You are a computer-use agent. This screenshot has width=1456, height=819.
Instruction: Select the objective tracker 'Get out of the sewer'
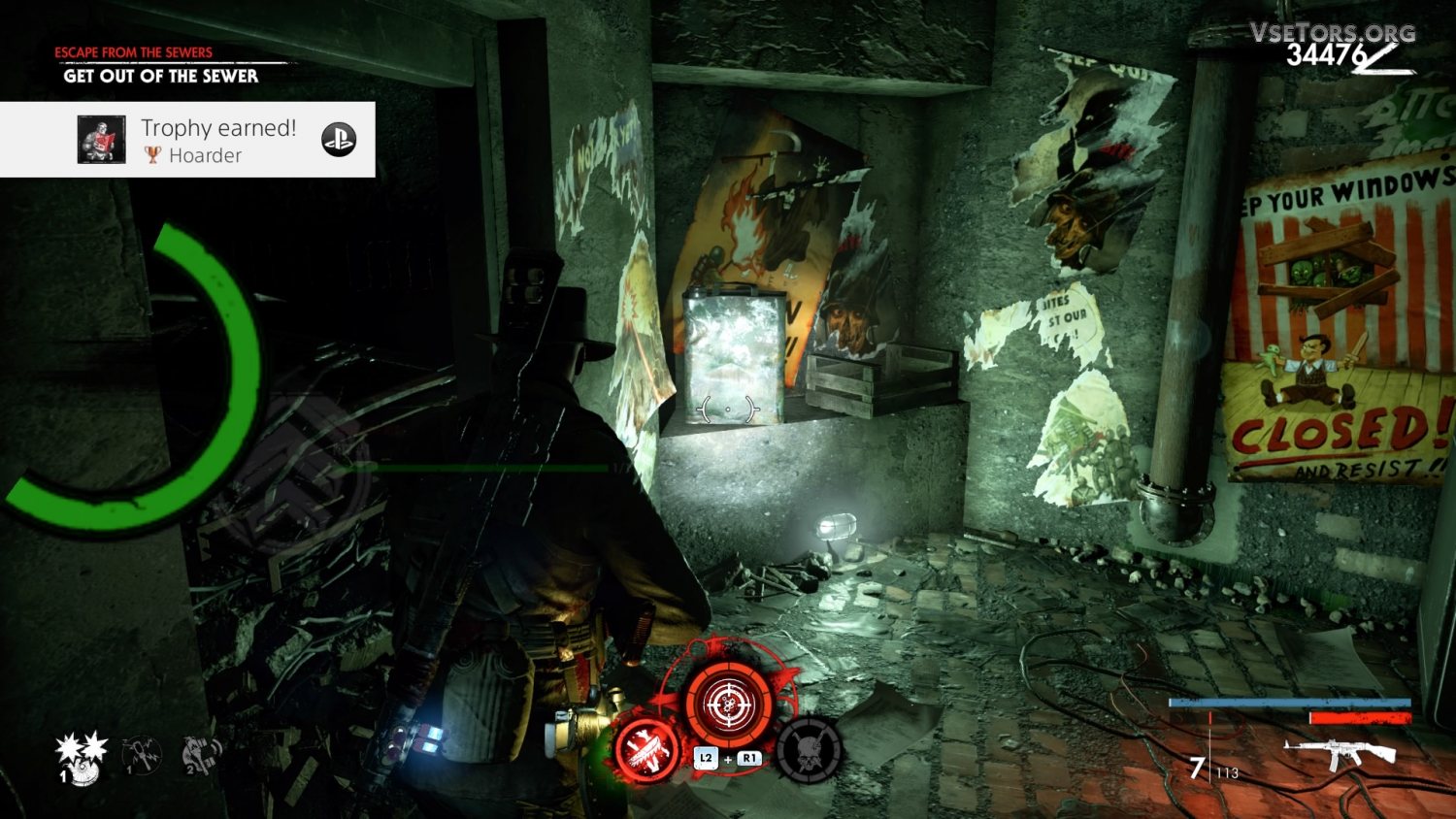tap(161, 76)
